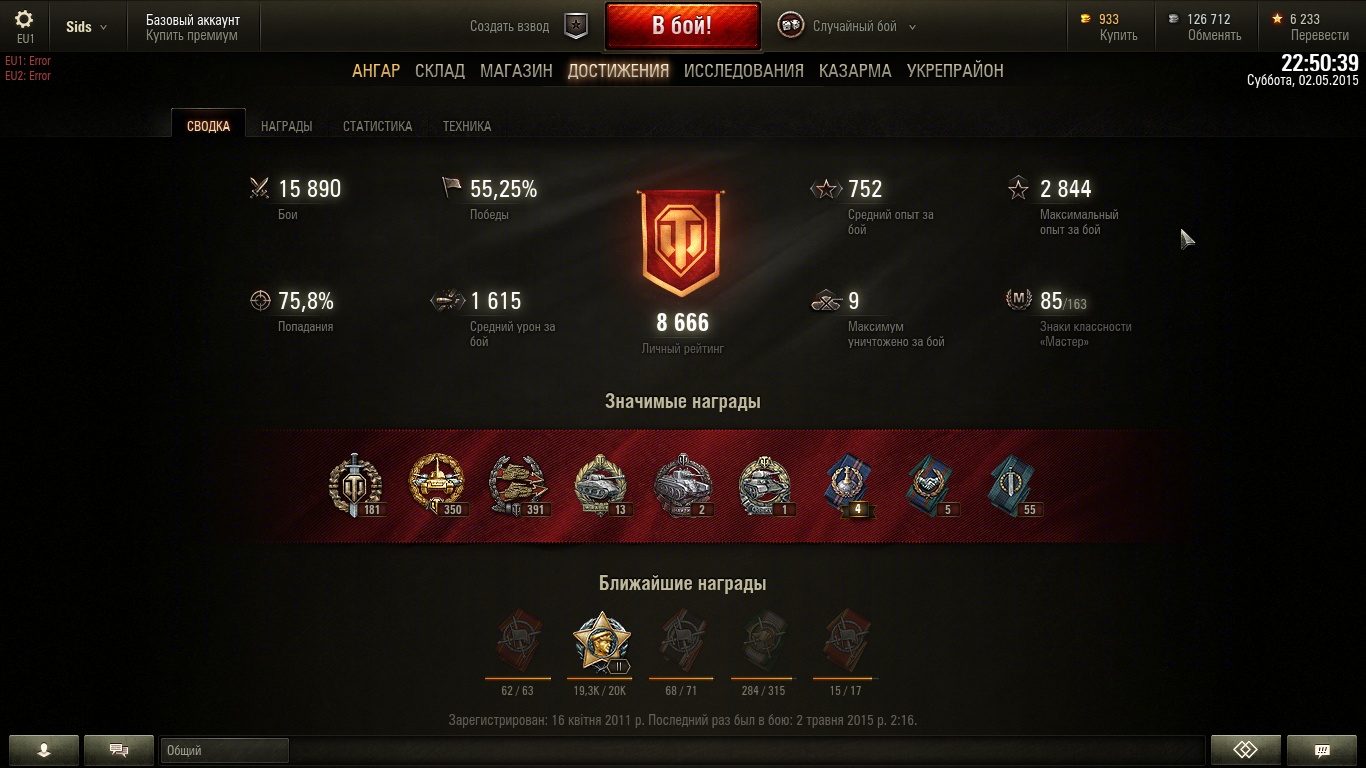
Task: Show the «СТАТИСТИКА» tab
Action: pyautogui.click(x=377, y=126)
